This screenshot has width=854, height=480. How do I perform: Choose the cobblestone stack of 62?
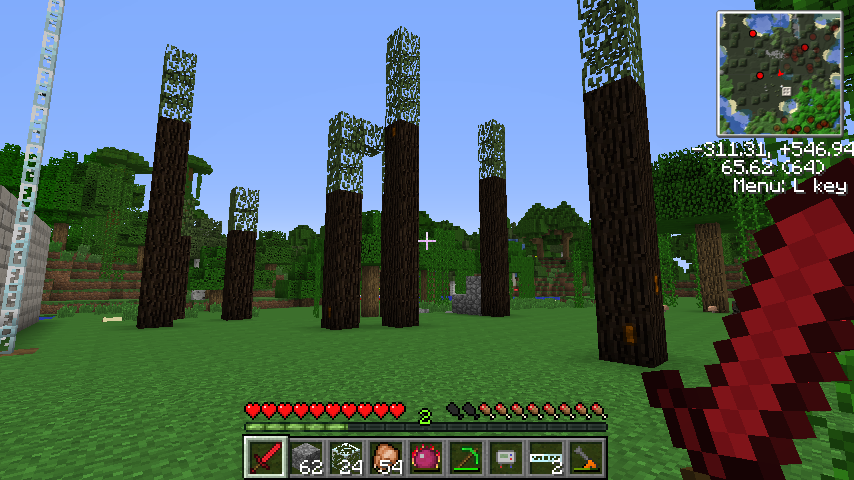(x=305, y=458)
